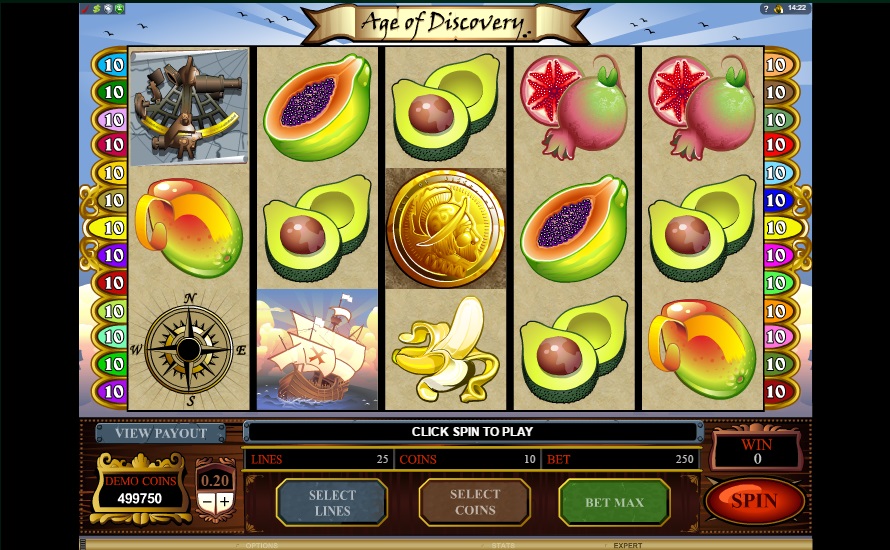Open the OPTIONS tab on the bottom bar
Image resolution: width=890 pixels, height=550 pixels.
pyautogui.click(x=262, y=545)
